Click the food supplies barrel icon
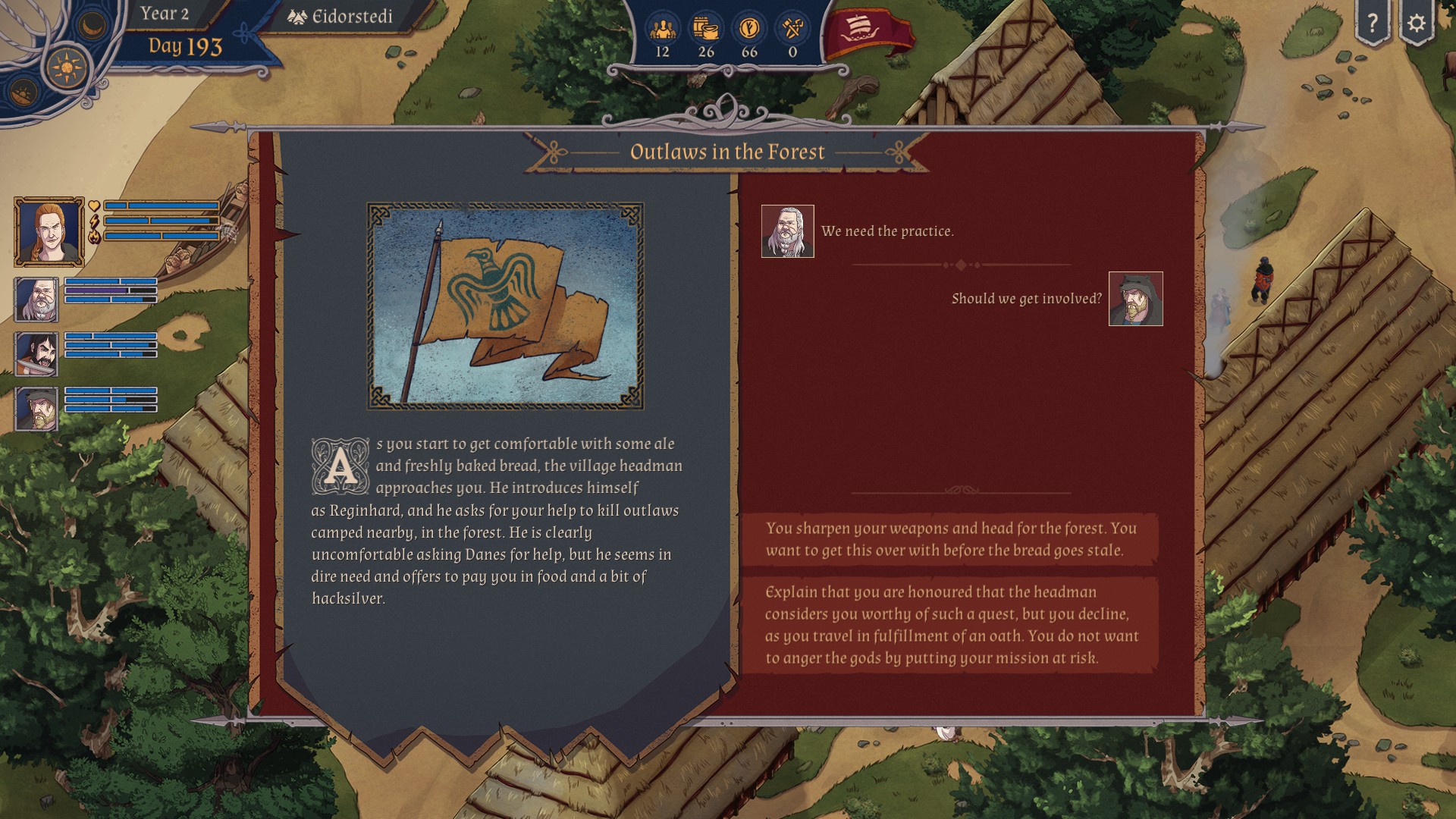The width and height of the screenshot is (1456, 819). [x=706, y=30]
